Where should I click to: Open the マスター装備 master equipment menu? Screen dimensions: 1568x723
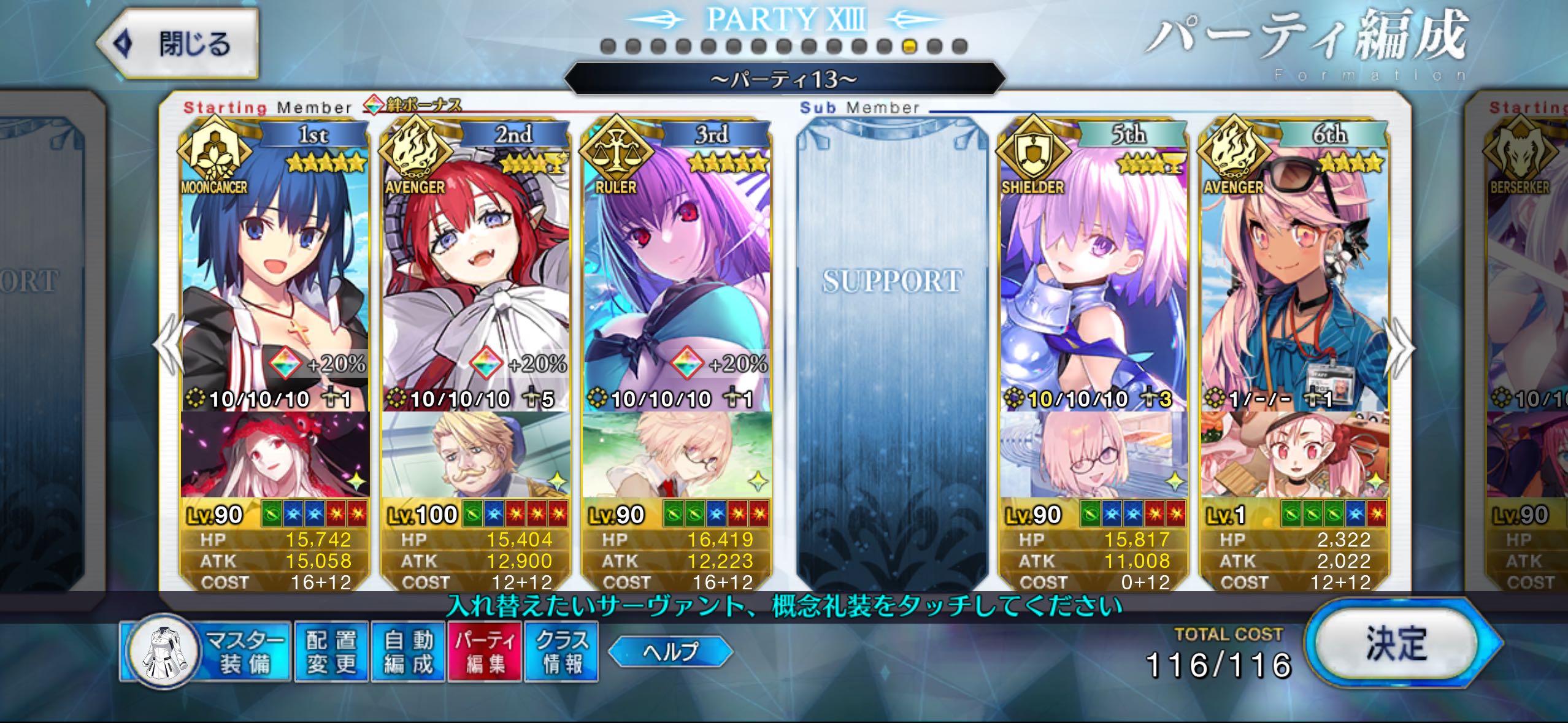(x=206, y=651)
